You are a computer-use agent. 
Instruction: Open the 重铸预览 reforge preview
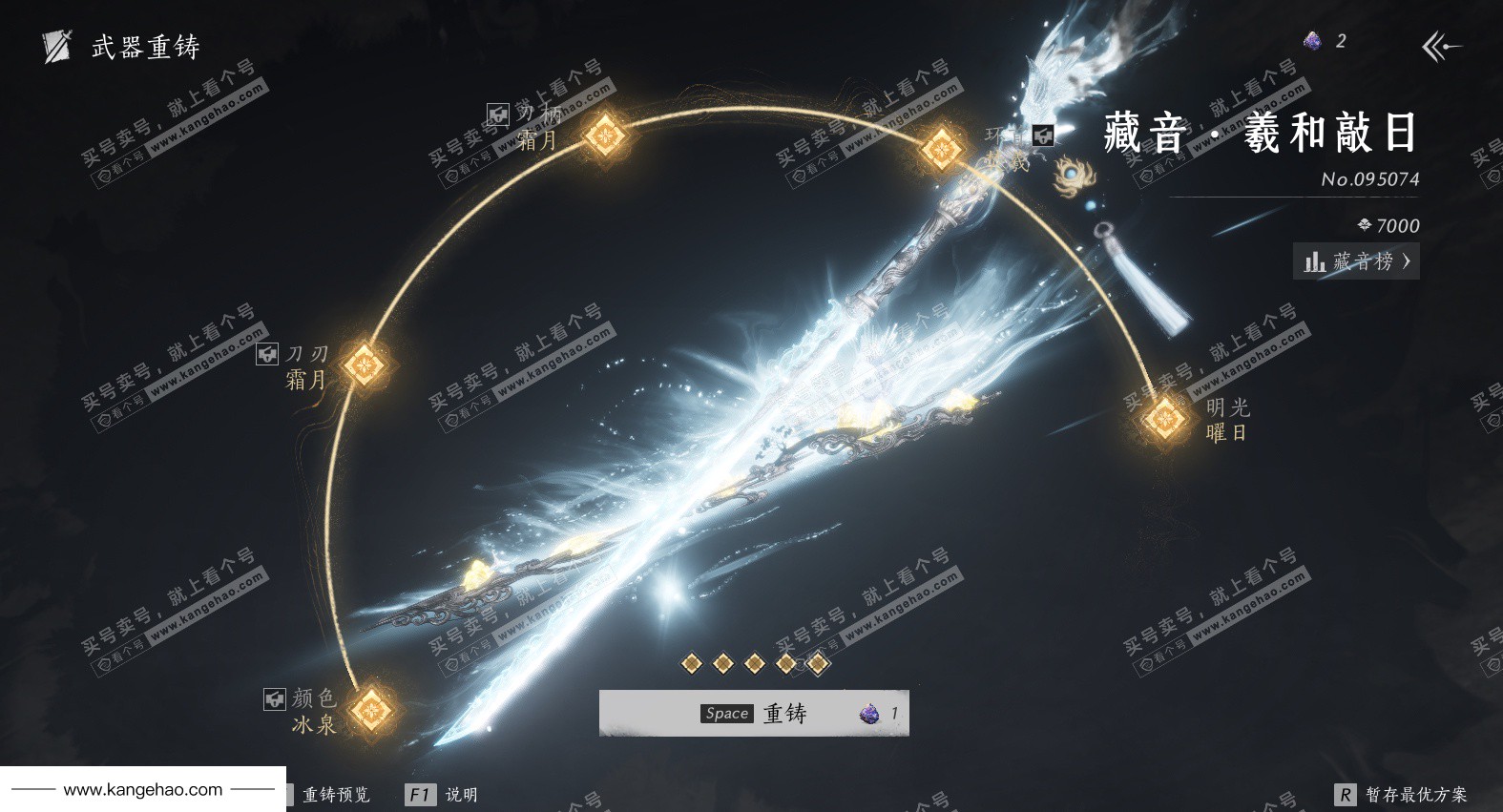335,795
